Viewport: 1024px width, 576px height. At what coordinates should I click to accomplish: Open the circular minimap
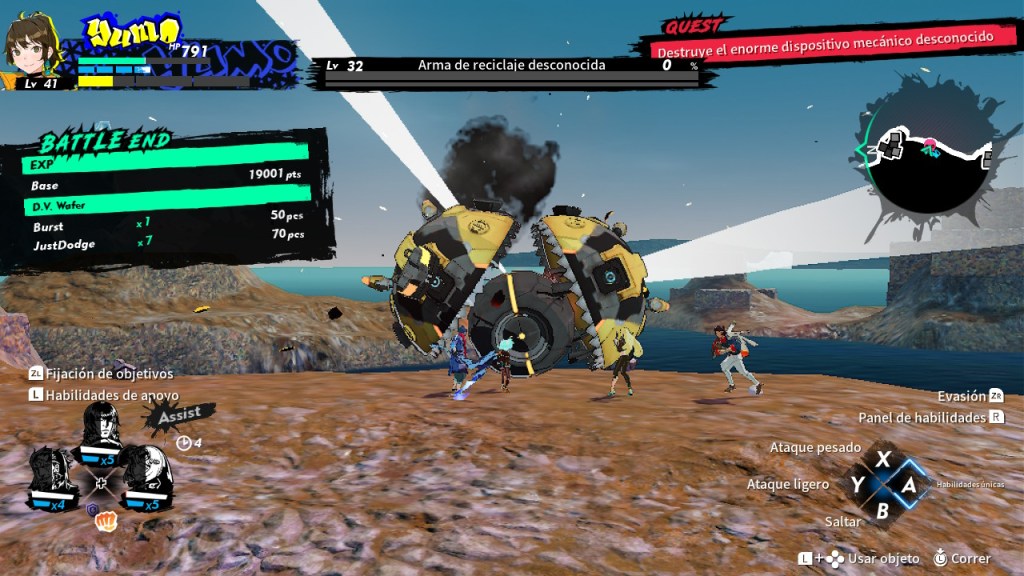[926, 158]
